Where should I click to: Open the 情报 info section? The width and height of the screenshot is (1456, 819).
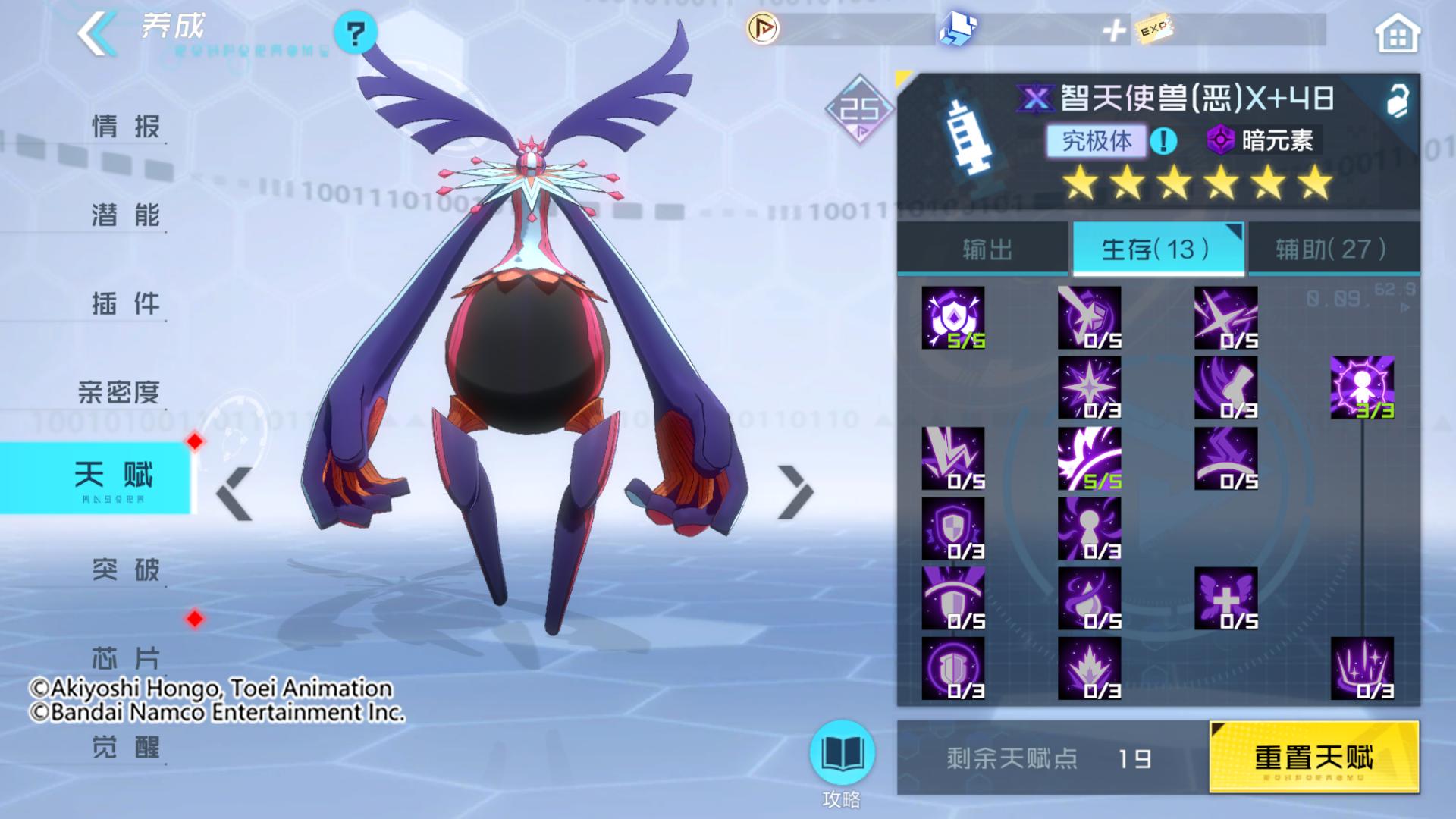[x=125, y=126]
